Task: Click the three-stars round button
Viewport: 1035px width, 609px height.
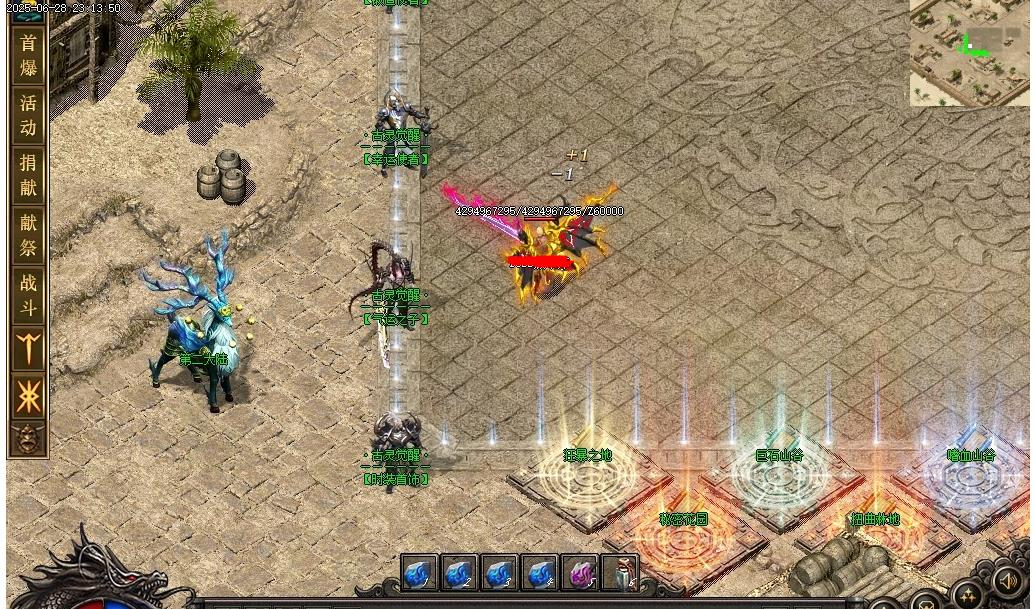Action: pos(966,597)
